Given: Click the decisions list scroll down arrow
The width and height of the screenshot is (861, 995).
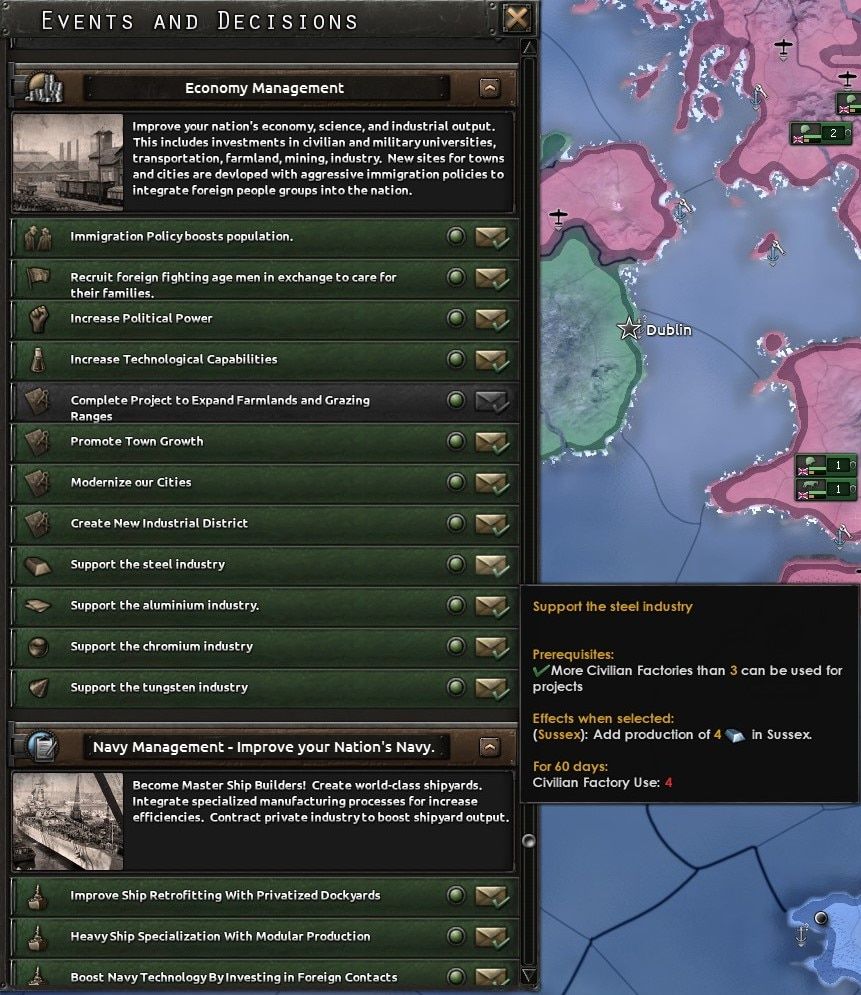Looking at the screenshot, I should [x=529, y=975].
